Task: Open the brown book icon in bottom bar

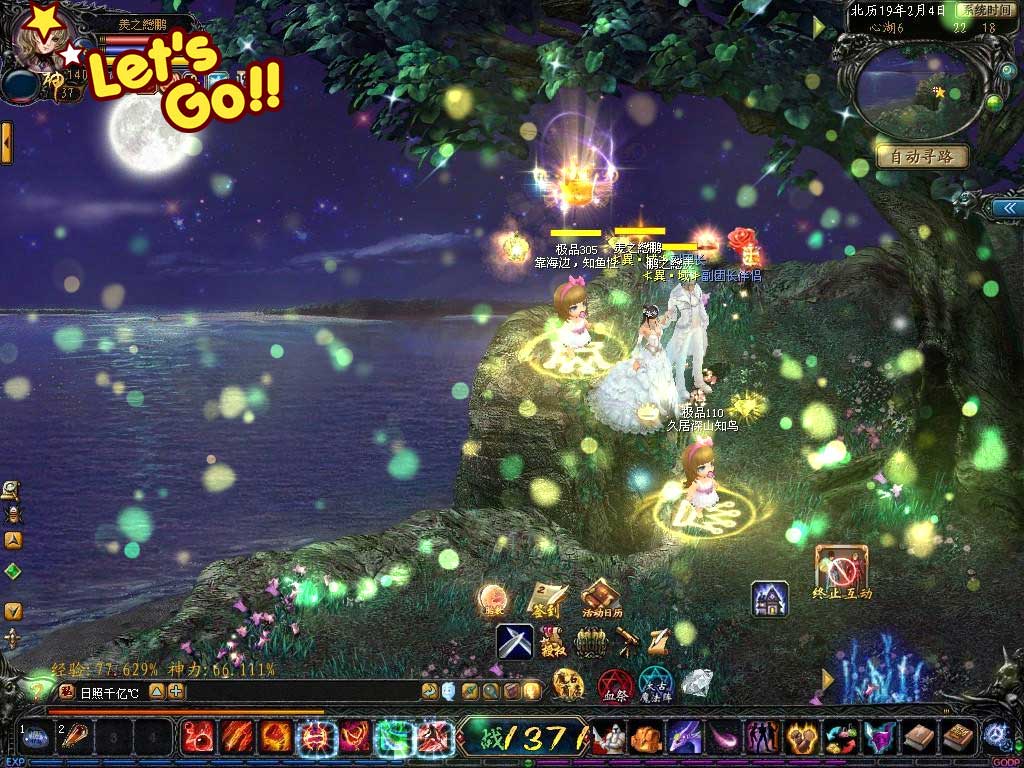Action: click(x=920, y=738)
